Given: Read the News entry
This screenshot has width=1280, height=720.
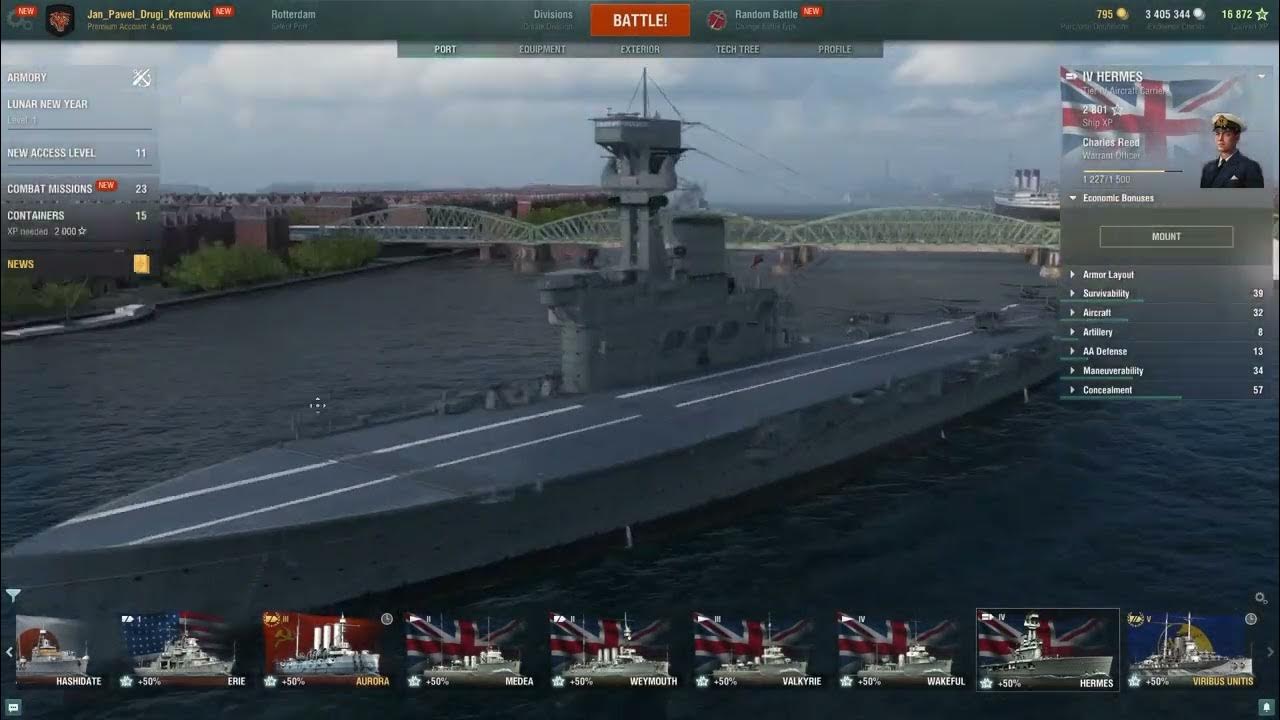Looking at the screenshot, I should (x=21, y=264).
